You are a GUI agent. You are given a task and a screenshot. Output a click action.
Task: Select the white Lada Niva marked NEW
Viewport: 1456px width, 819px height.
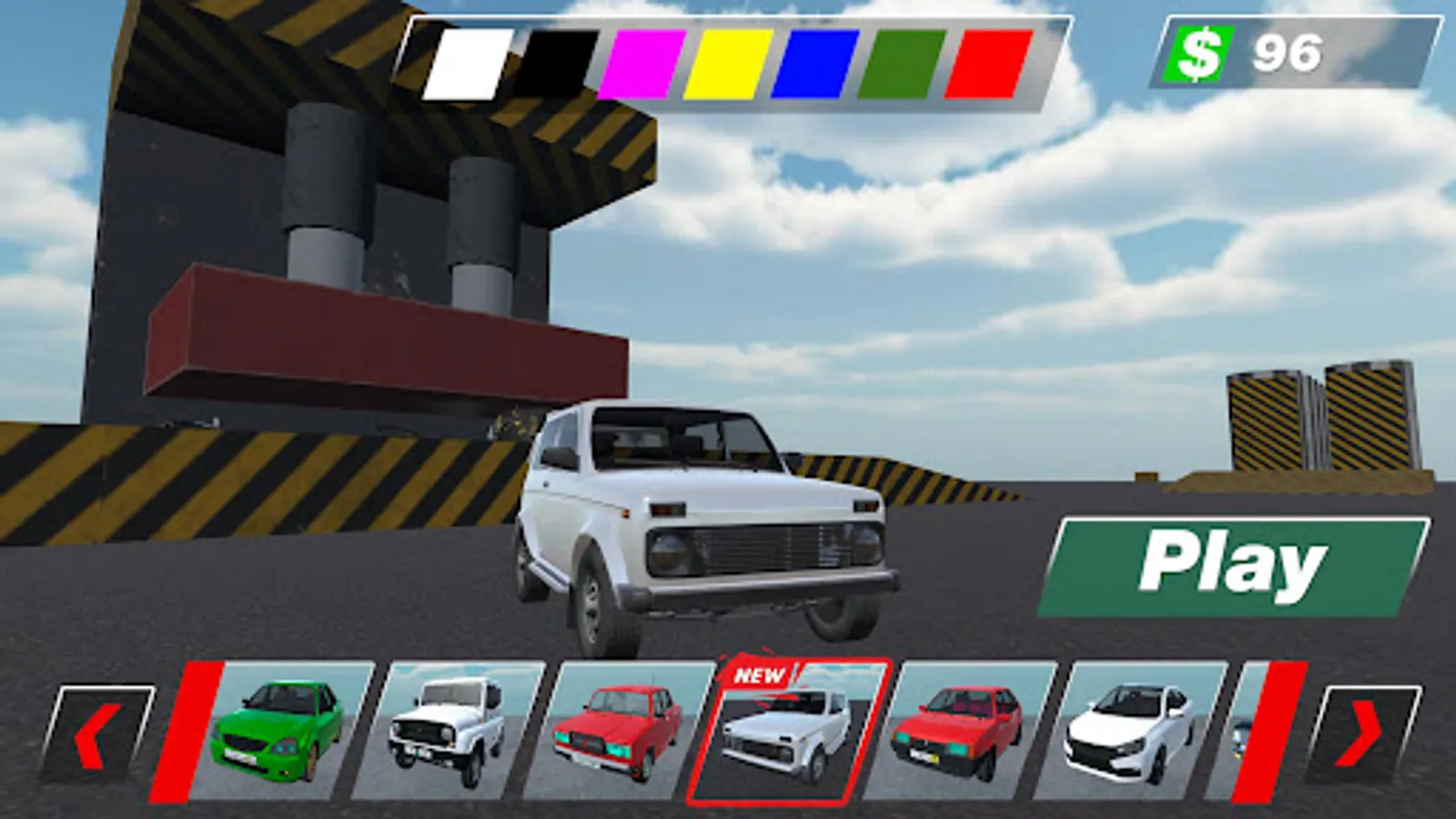click(787, 737)
